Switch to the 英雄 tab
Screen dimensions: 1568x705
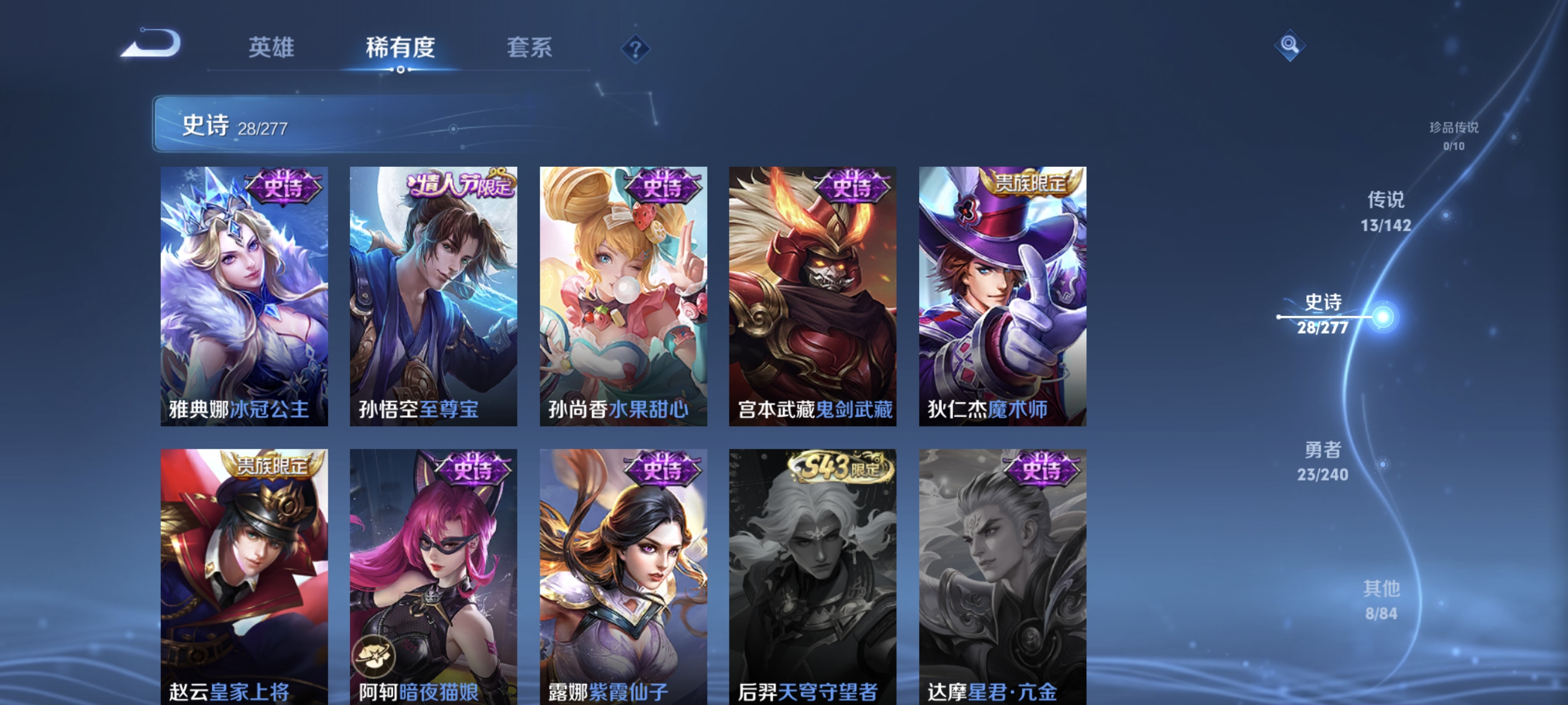coord(271,47)
